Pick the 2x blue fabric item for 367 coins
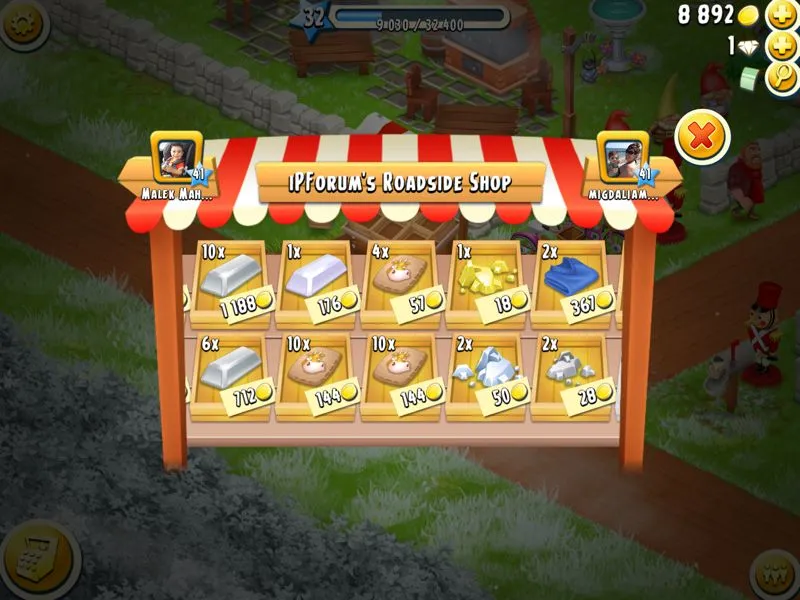Screen dimensions: 800x600 click(x=573, y=281)
